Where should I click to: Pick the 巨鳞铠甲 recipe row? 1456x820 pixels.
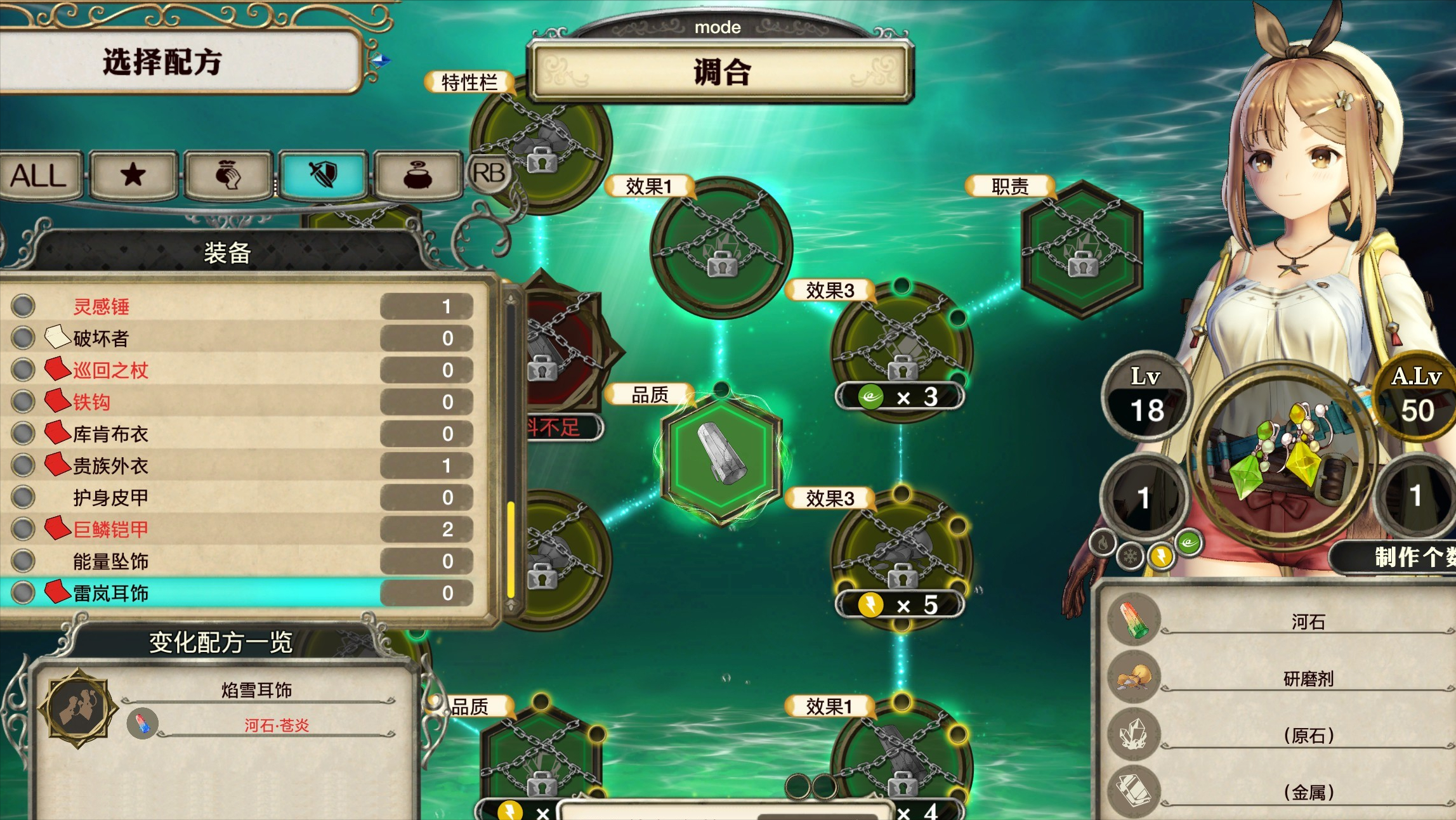241,529
